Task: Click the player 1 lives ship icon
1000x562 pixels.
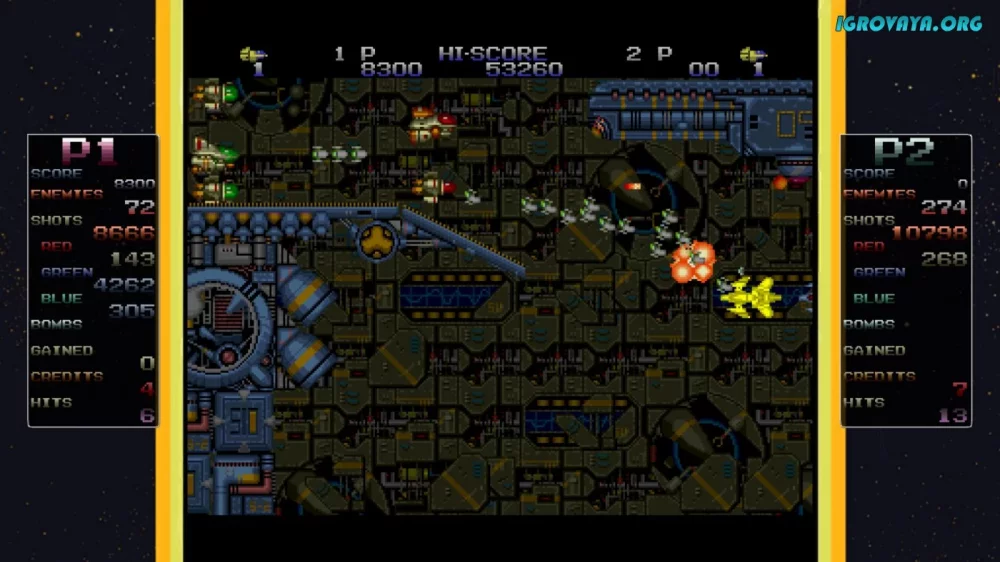Action: (x=252, y=54)
